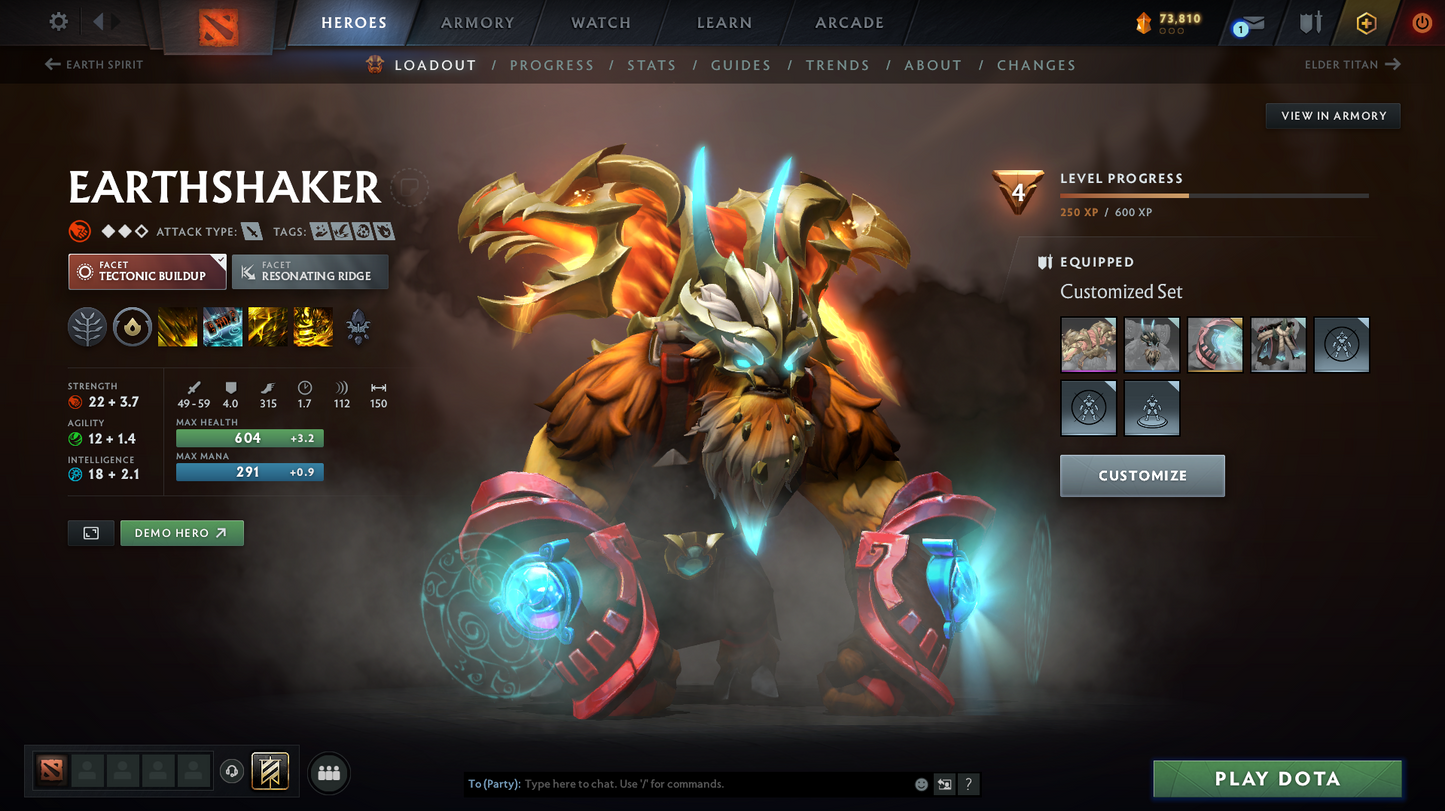The height and width of the screenshot is (811, 1445).
Task: View the Fissure ability icon
Action: pyautogui.click(x=177, y=327)
